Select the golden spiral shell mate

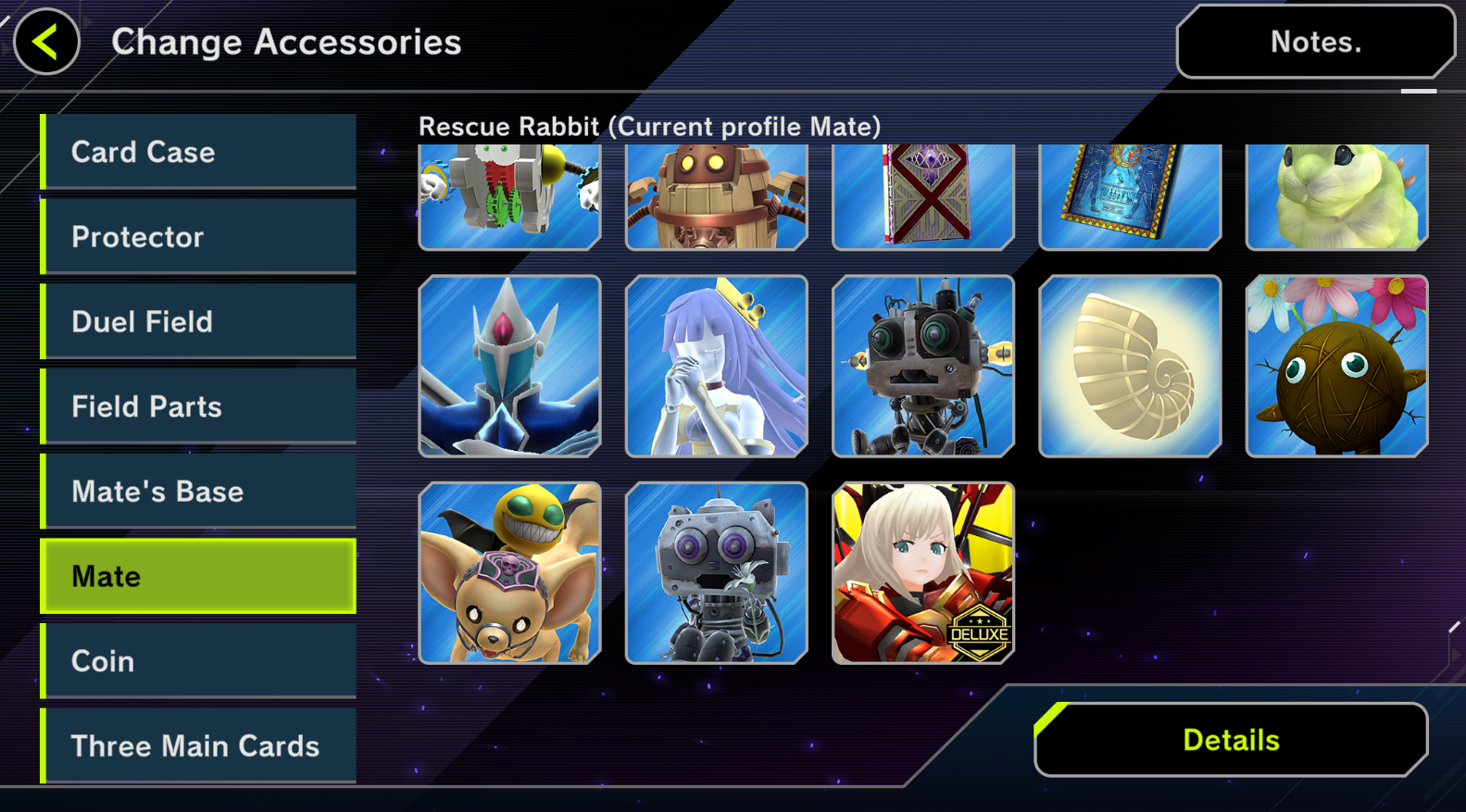click(x=1130, y=366)
